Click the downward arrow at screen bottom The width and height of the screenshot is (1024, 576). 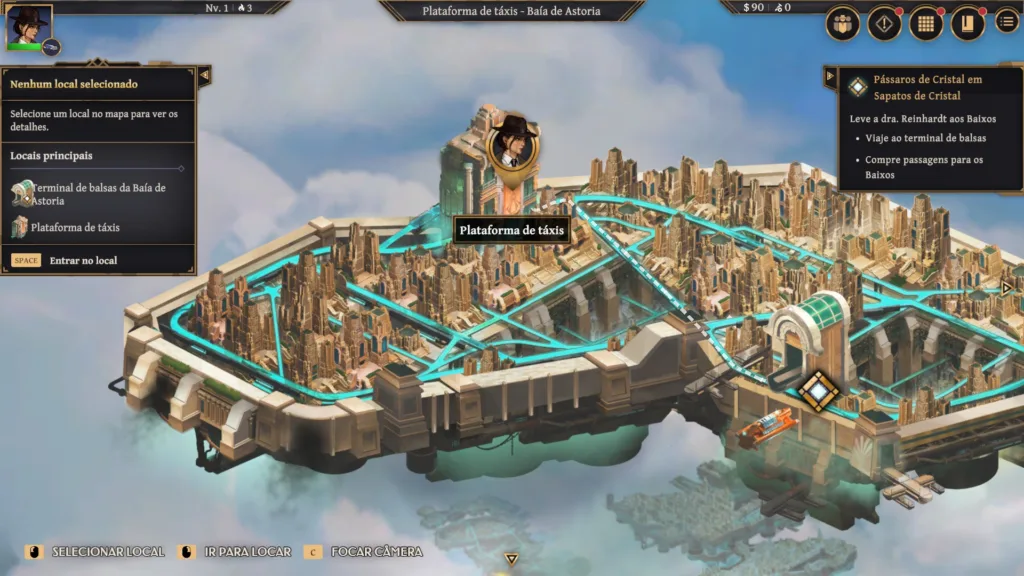[511, 559]
